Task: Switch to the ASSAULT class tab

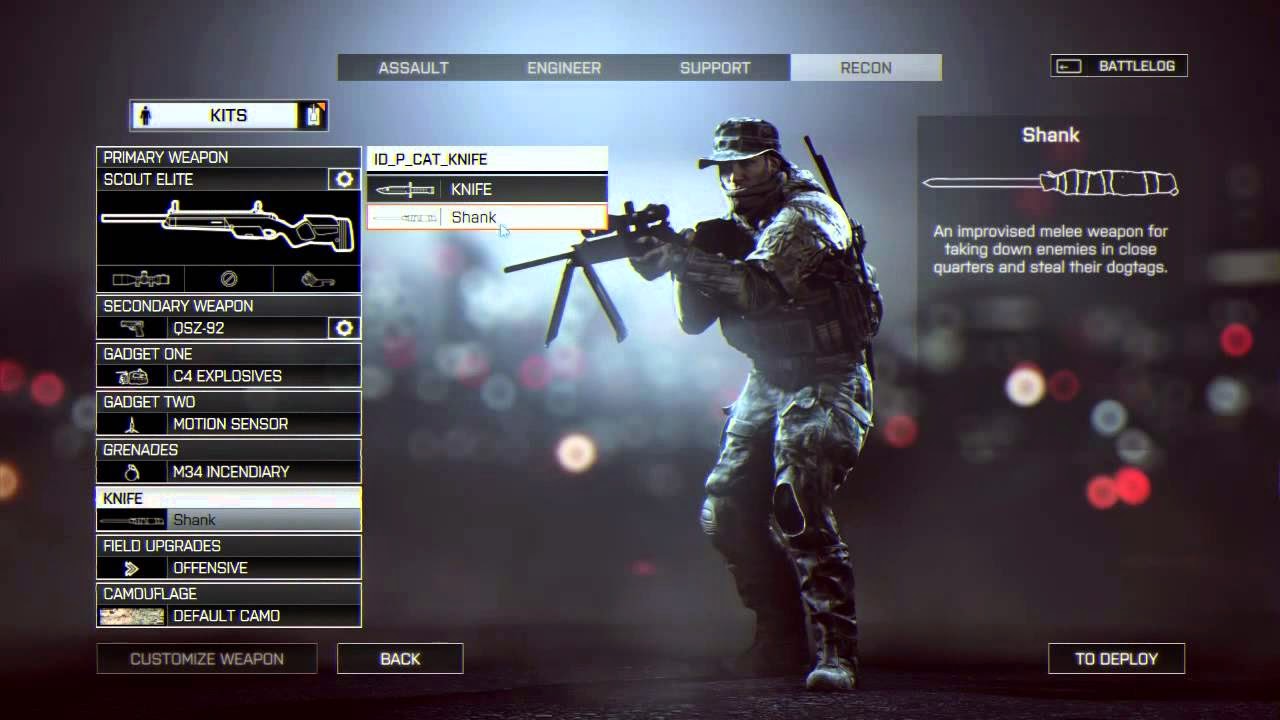Action: [x=413, y=67]
